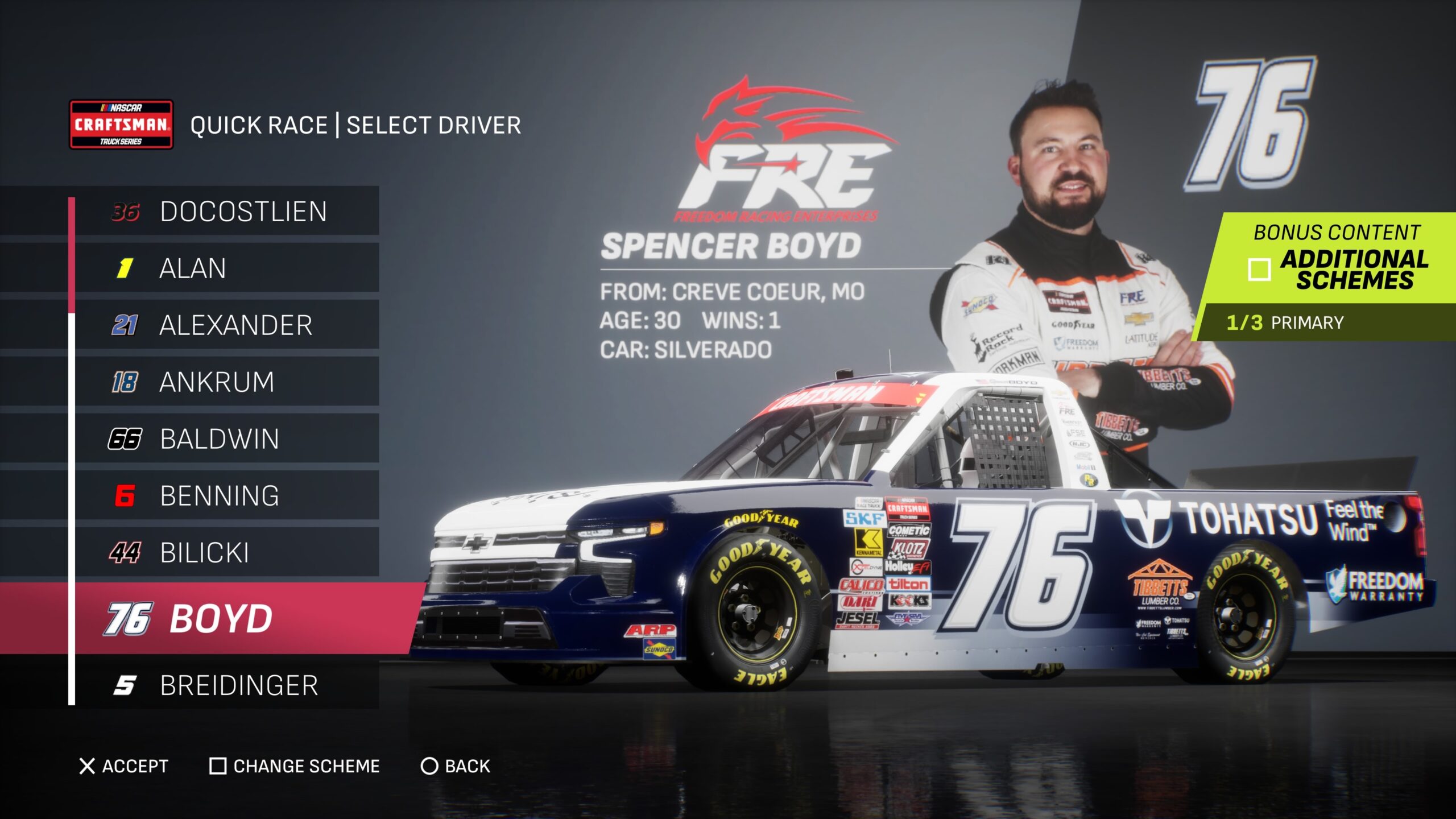Choose Baldwin number 66 from the list

click(227, 439)
